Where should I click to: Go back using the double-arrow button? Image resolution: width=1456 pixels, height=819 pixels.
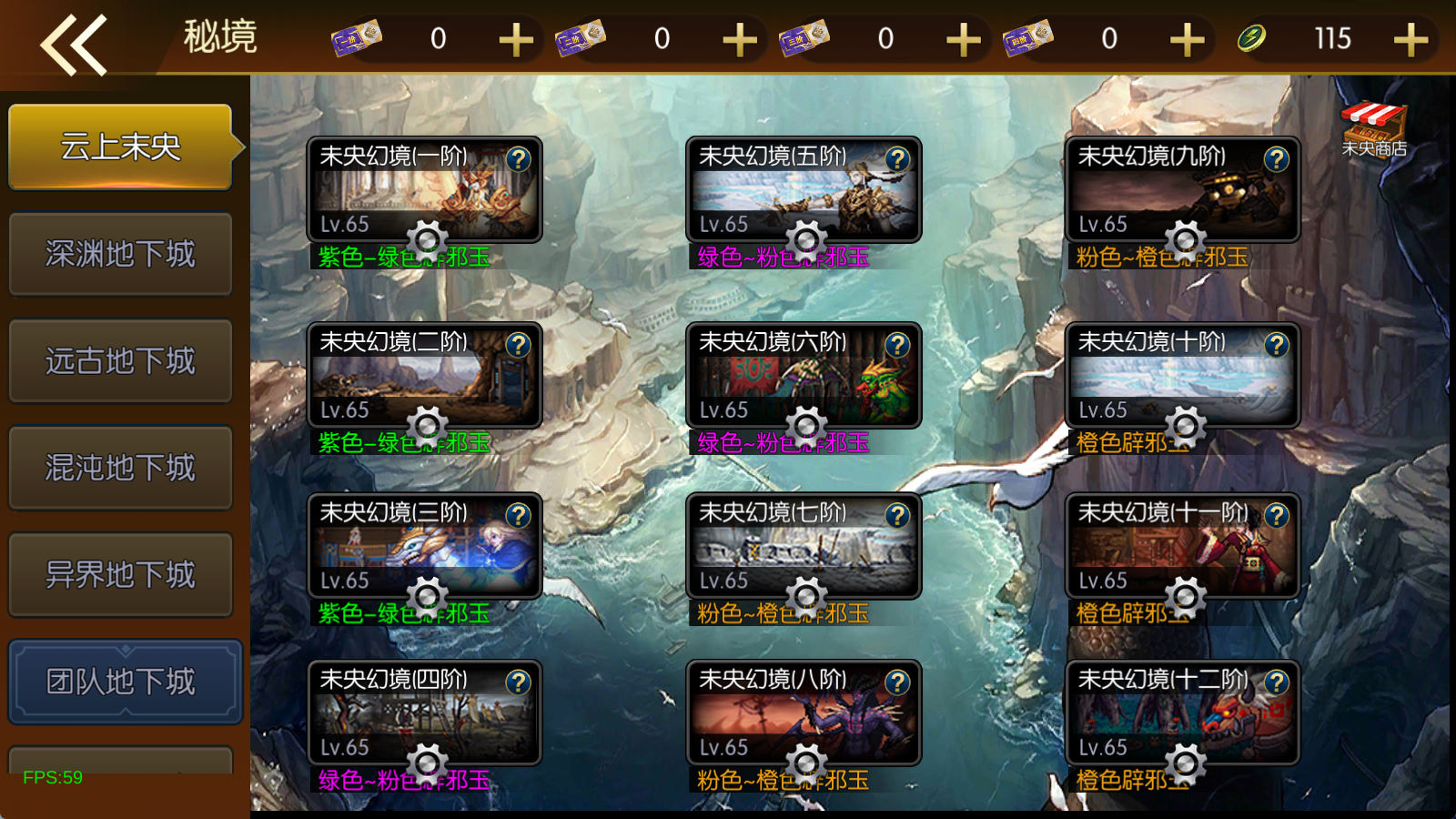(74, 44)
